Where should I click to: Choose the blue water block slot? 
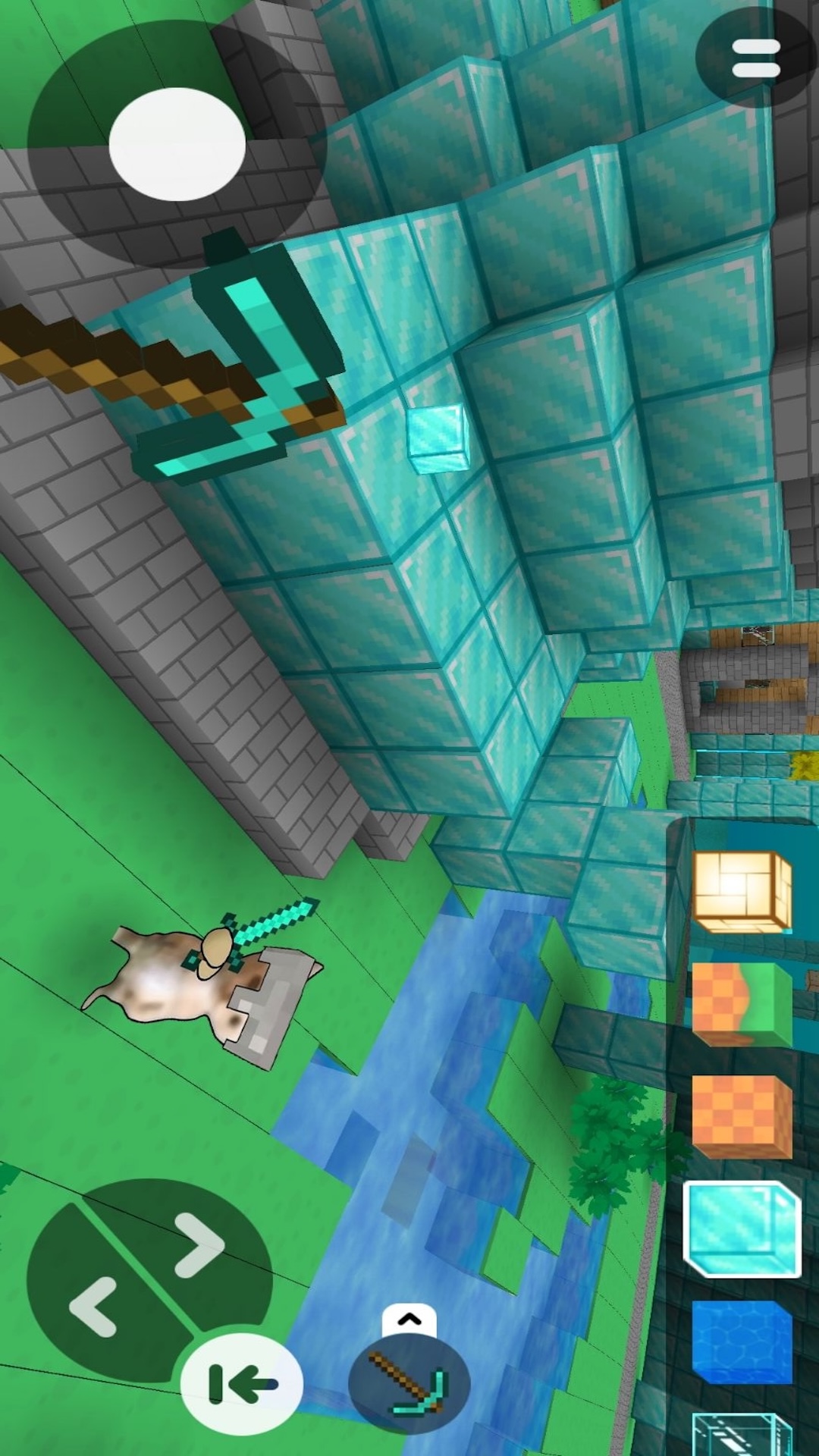742,1342
